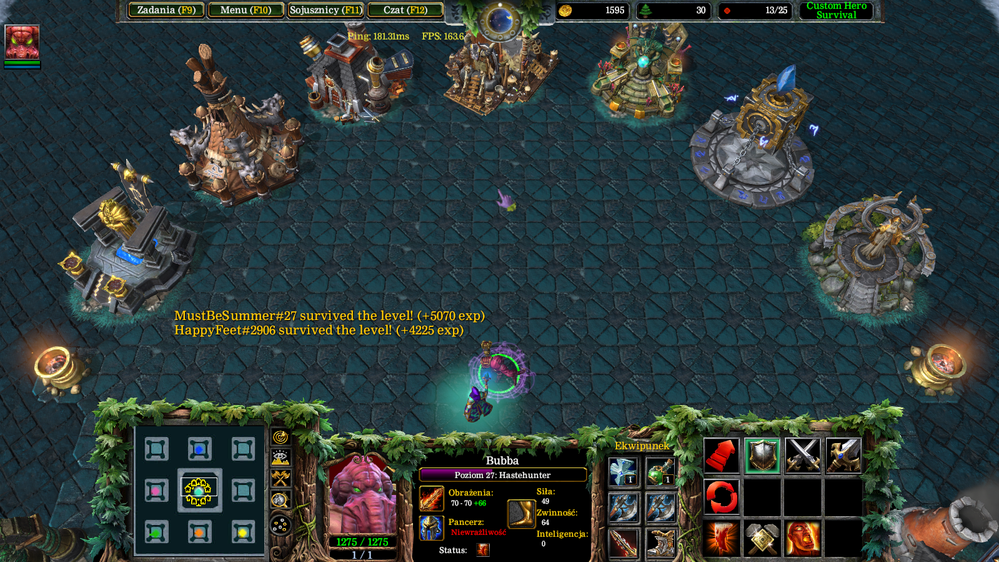Open the Zadania quest log
999x562 pixels.
(165, 11)
